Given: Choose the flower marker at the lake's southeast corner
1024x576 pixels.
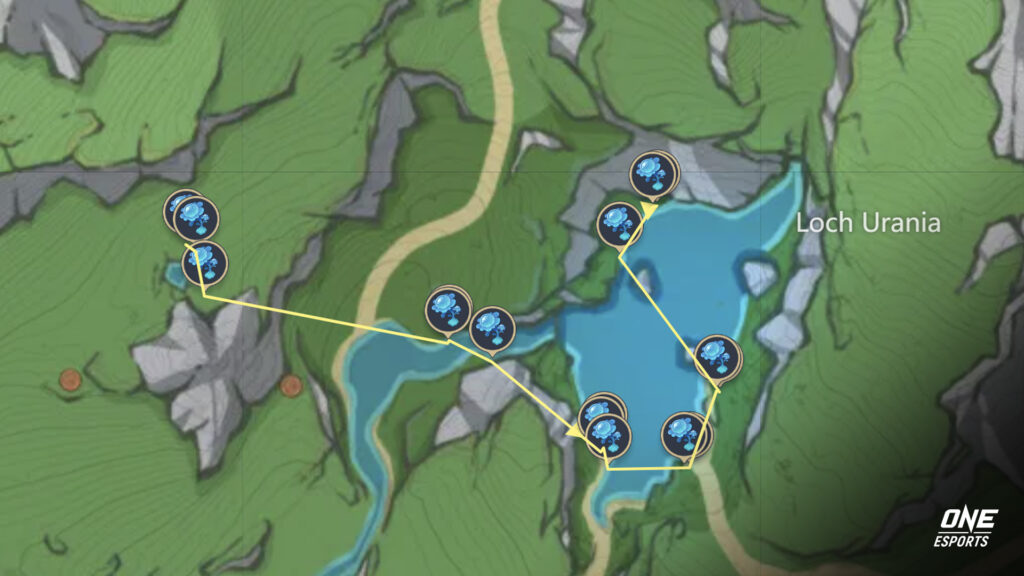Looking at the screenshot, I should pos(686,434).
